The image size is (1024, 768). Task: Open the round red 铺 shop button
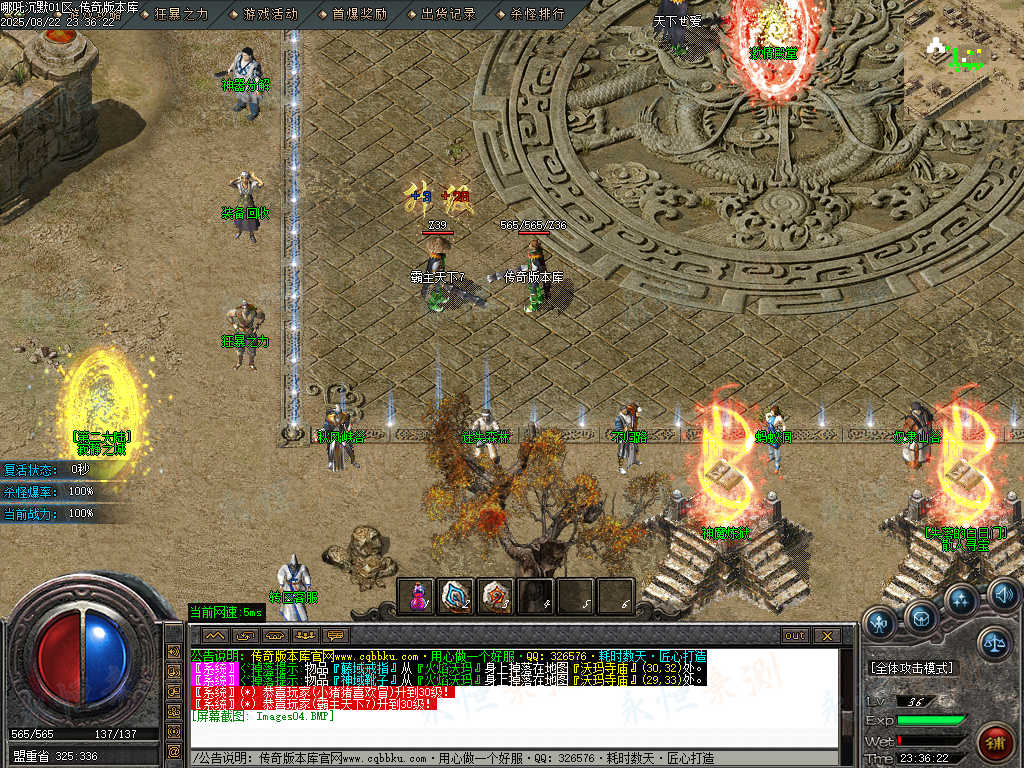996,742
